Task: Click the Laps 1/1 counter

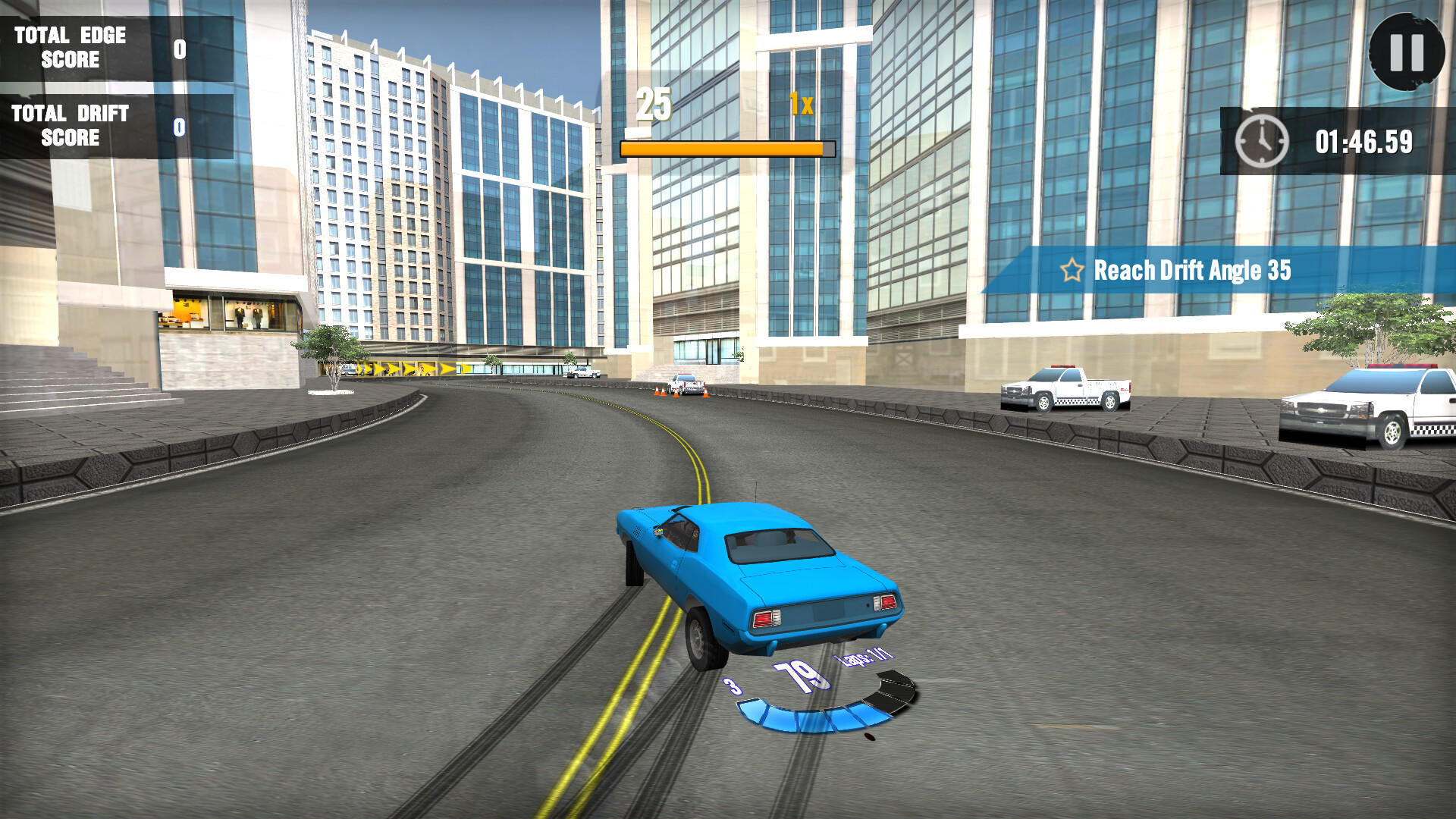Action: pos(867,658)
